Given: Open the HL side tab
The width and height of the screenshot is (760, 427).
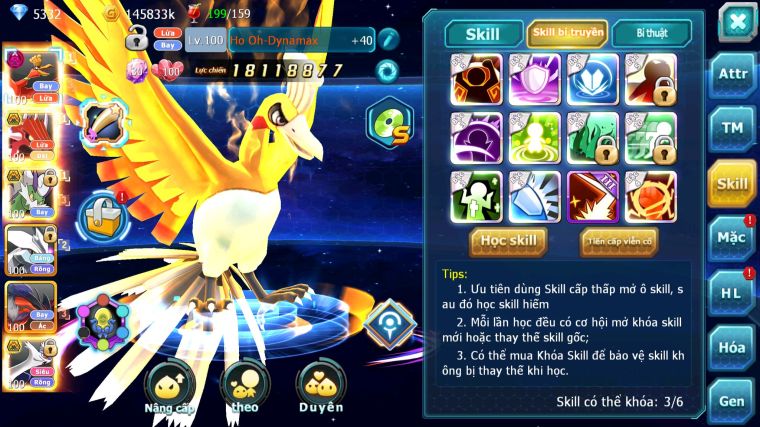Looking at the screenshot, I should click(732, 293).
